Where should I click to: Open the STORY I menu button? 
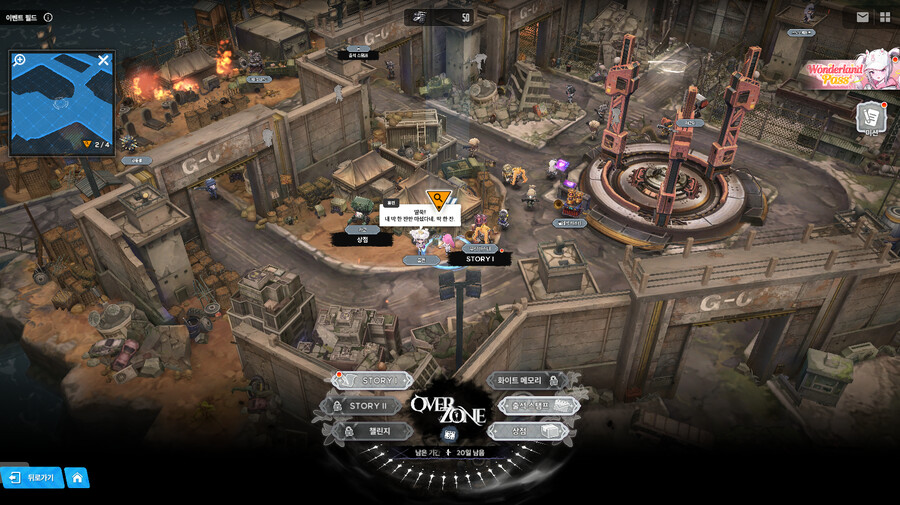click(374, 381)
